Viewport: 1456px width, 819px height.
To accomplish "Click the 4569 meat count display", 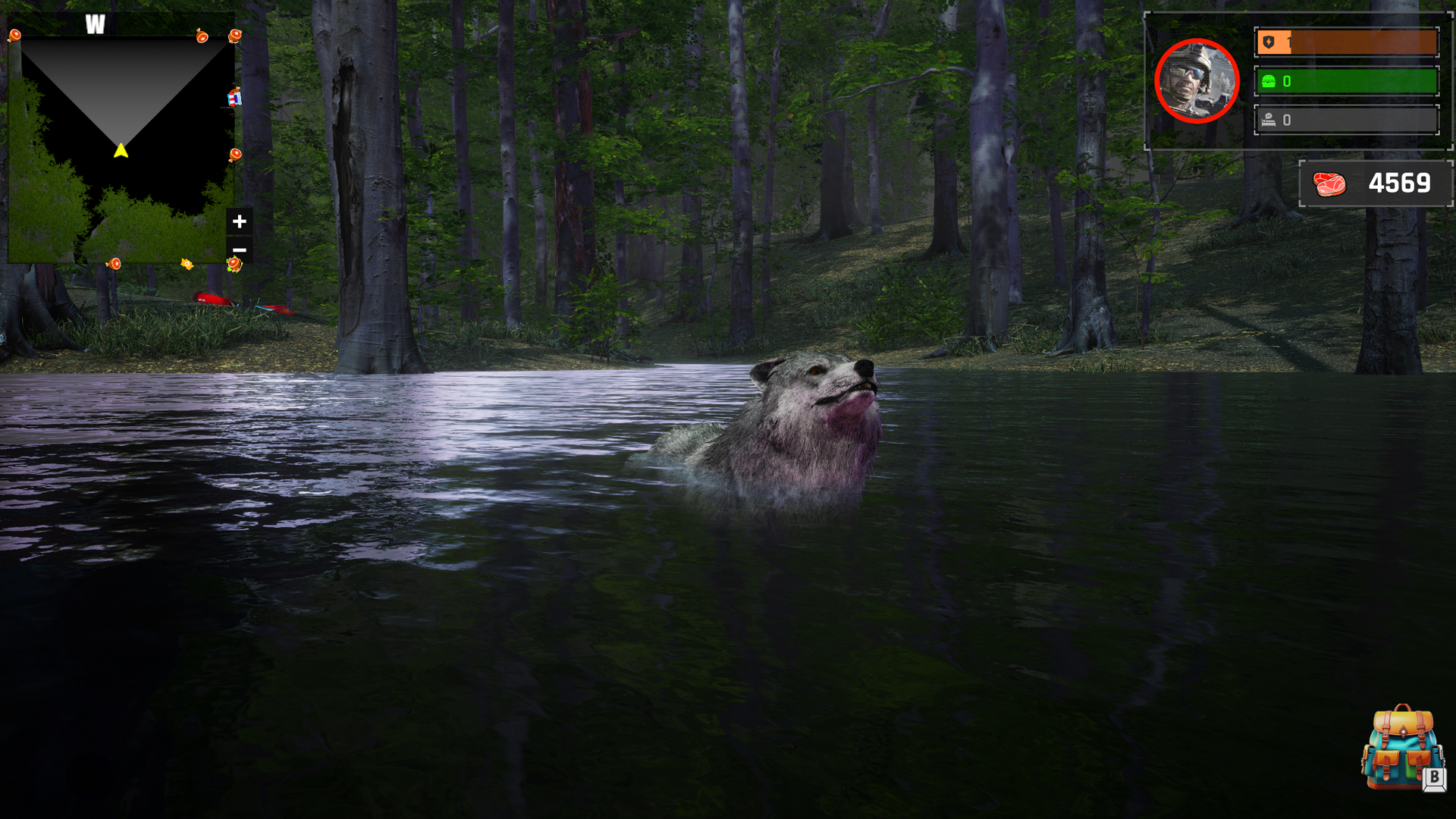I will (1399, 183).
